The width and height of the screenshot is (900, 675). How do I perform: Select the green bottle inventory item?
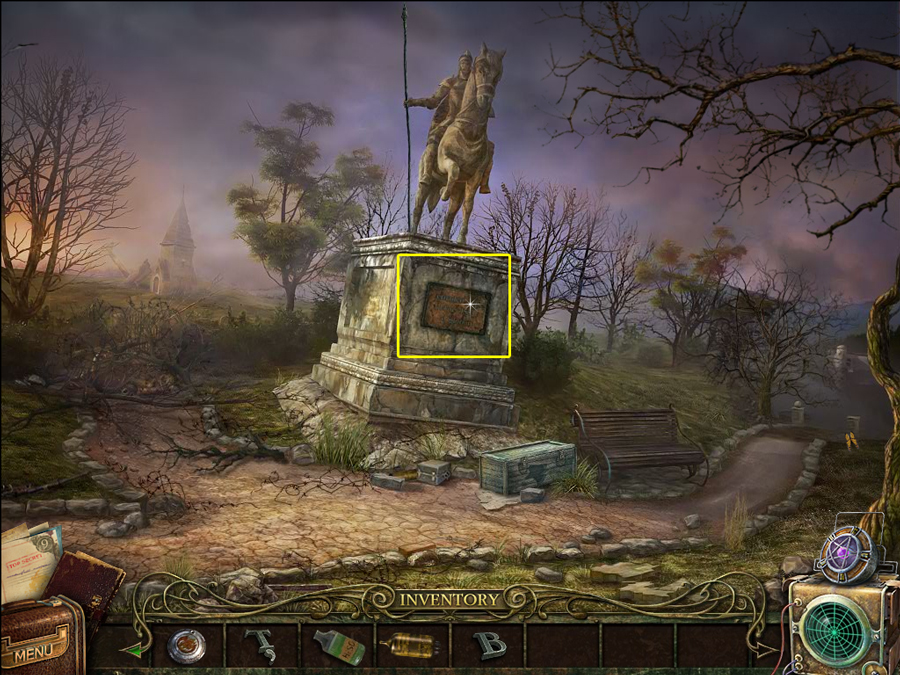[x=338, y=646]
